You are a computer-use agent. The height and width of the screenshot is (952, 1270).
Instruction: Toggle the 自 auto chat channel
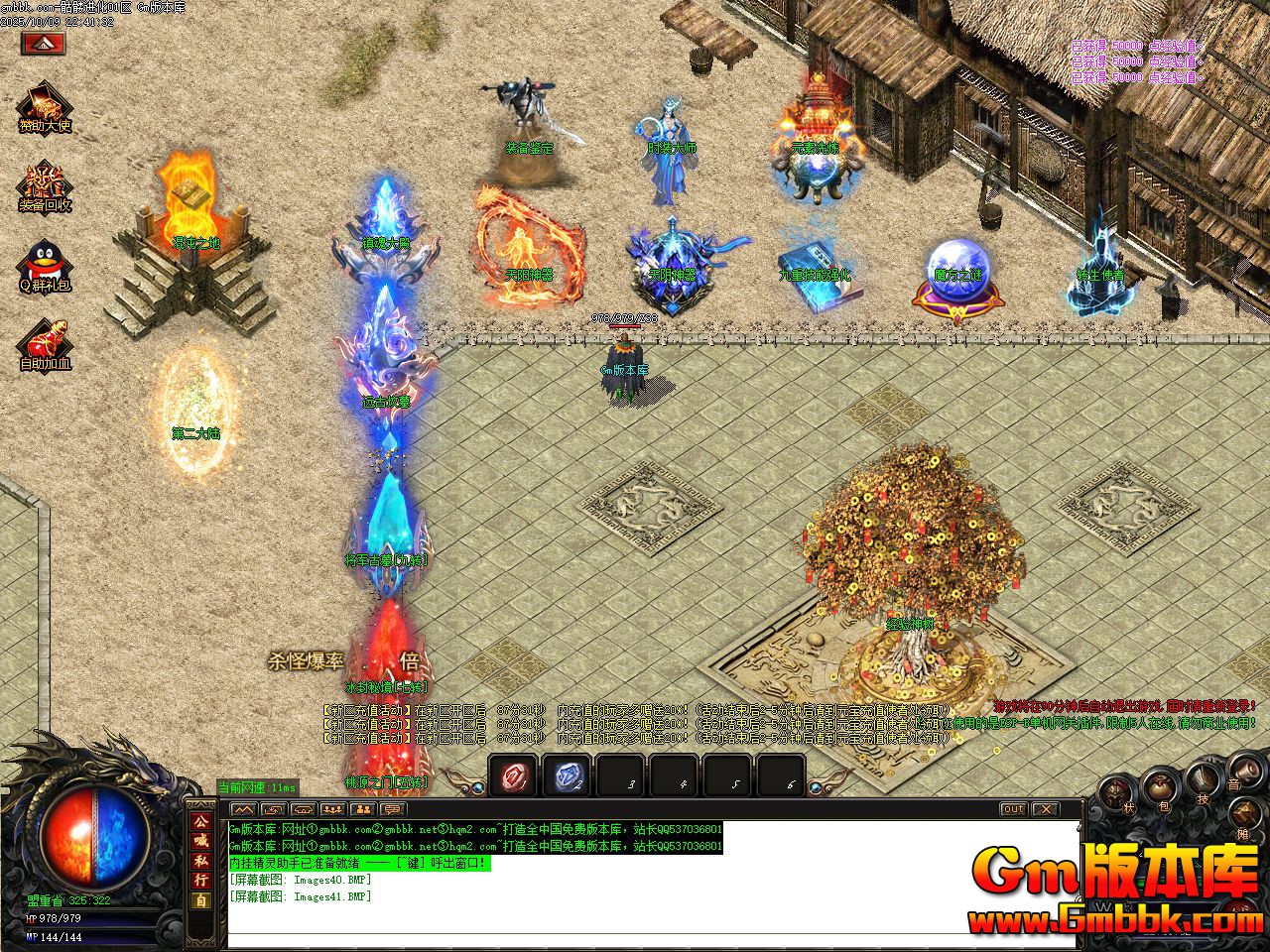tap(201, 895)
